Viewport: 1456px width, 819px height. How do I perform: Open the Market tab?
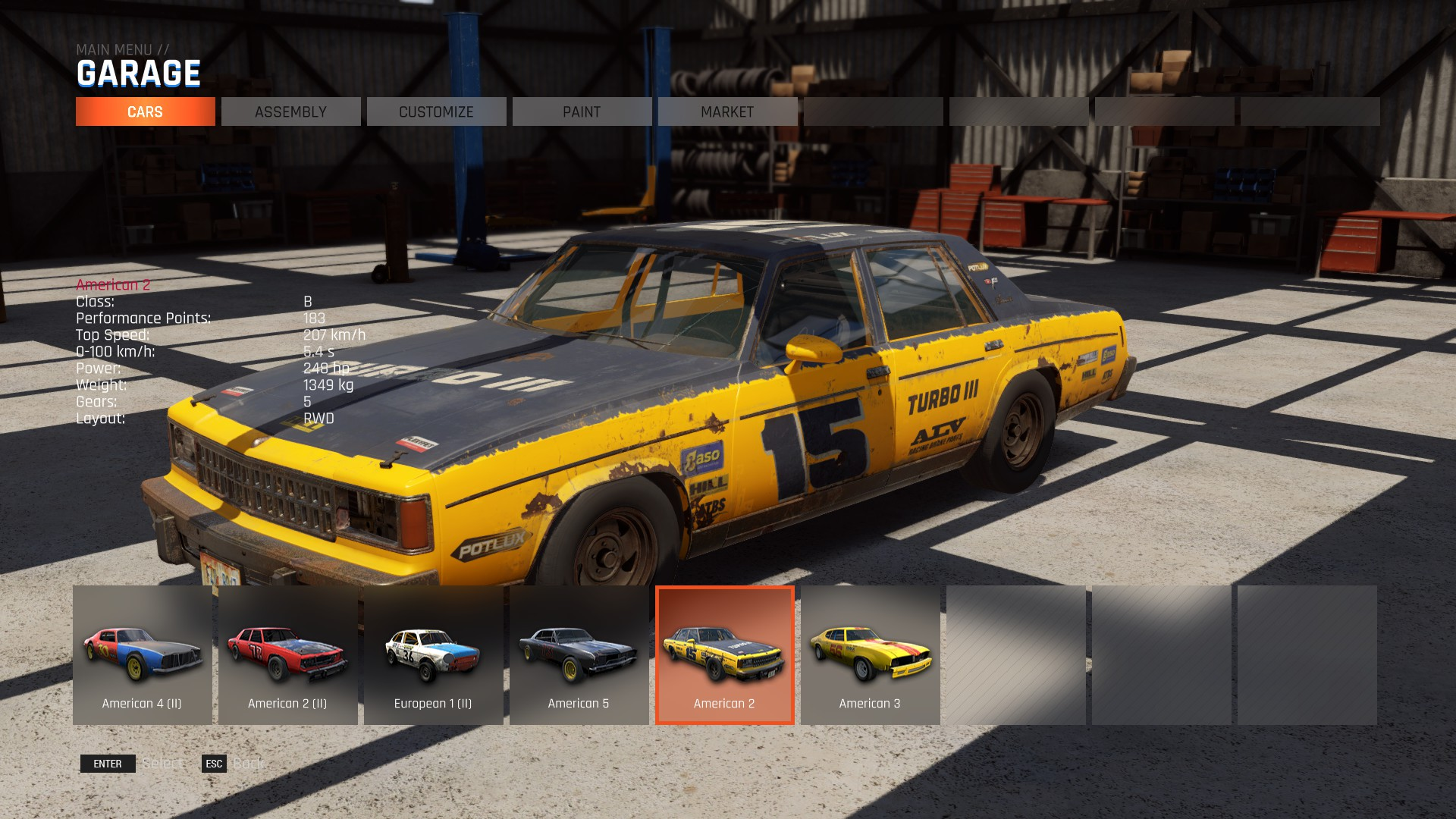(727, 111)
